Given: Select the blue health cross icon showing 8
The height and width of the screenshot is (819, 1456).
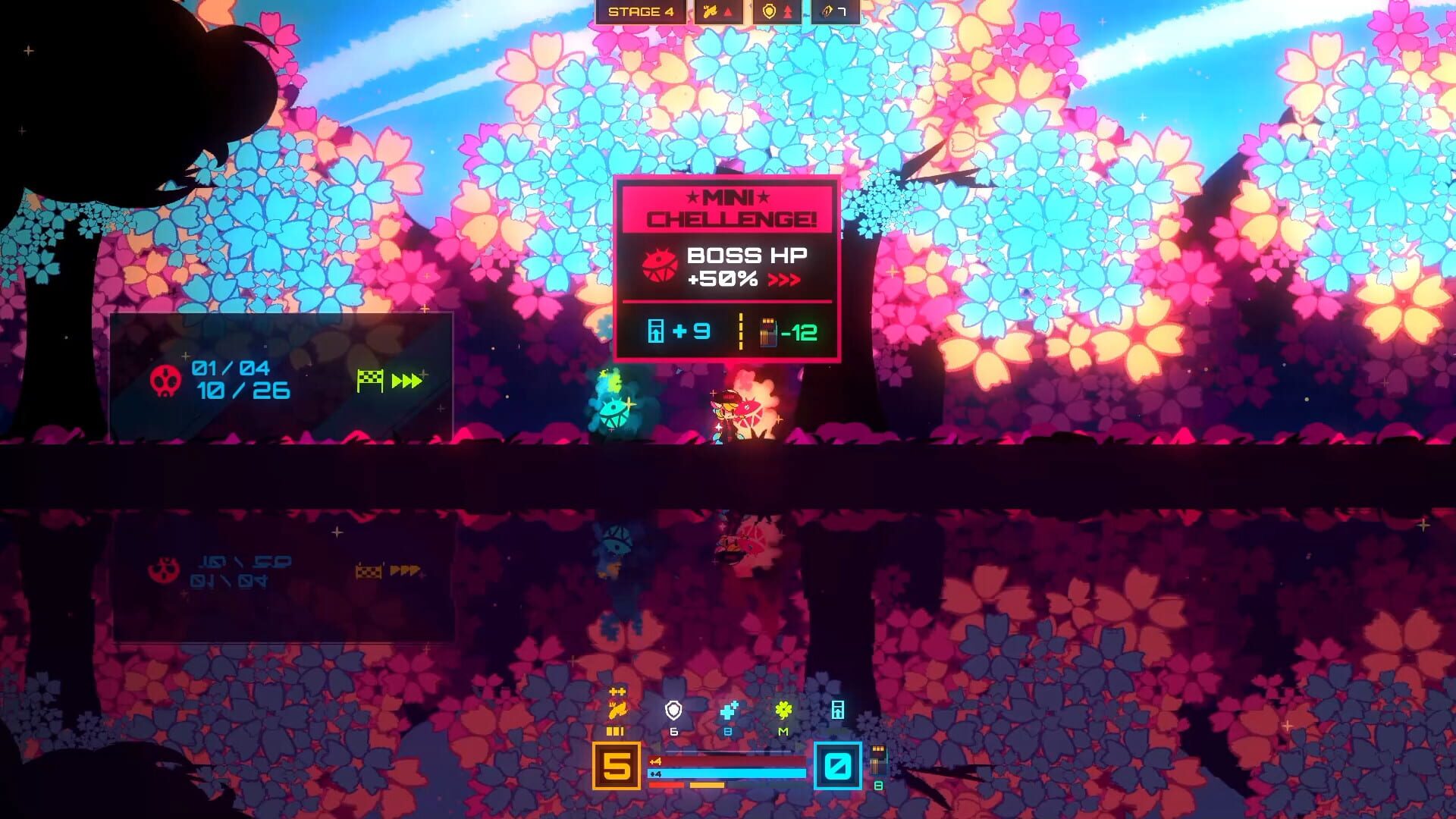Looking at the screenshot, I should point(727,713).
